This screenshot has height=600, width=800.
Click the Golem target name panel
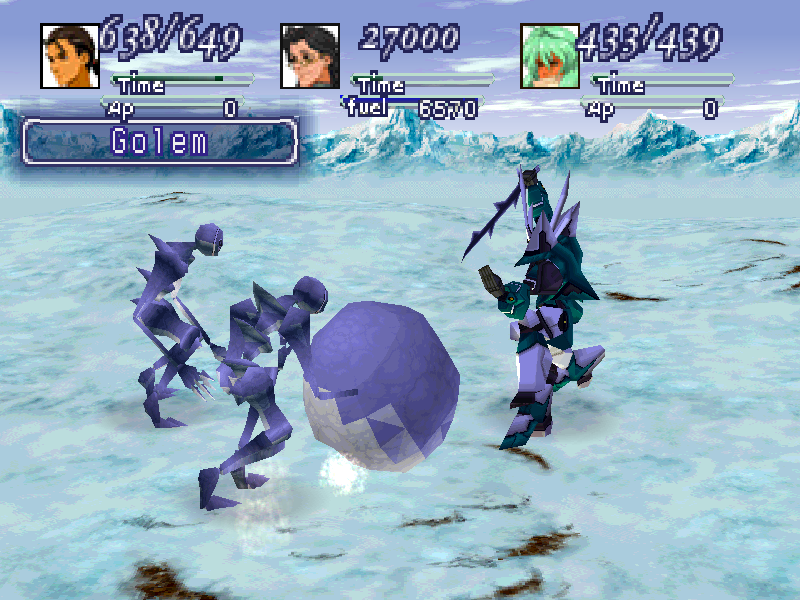(160, 141)
